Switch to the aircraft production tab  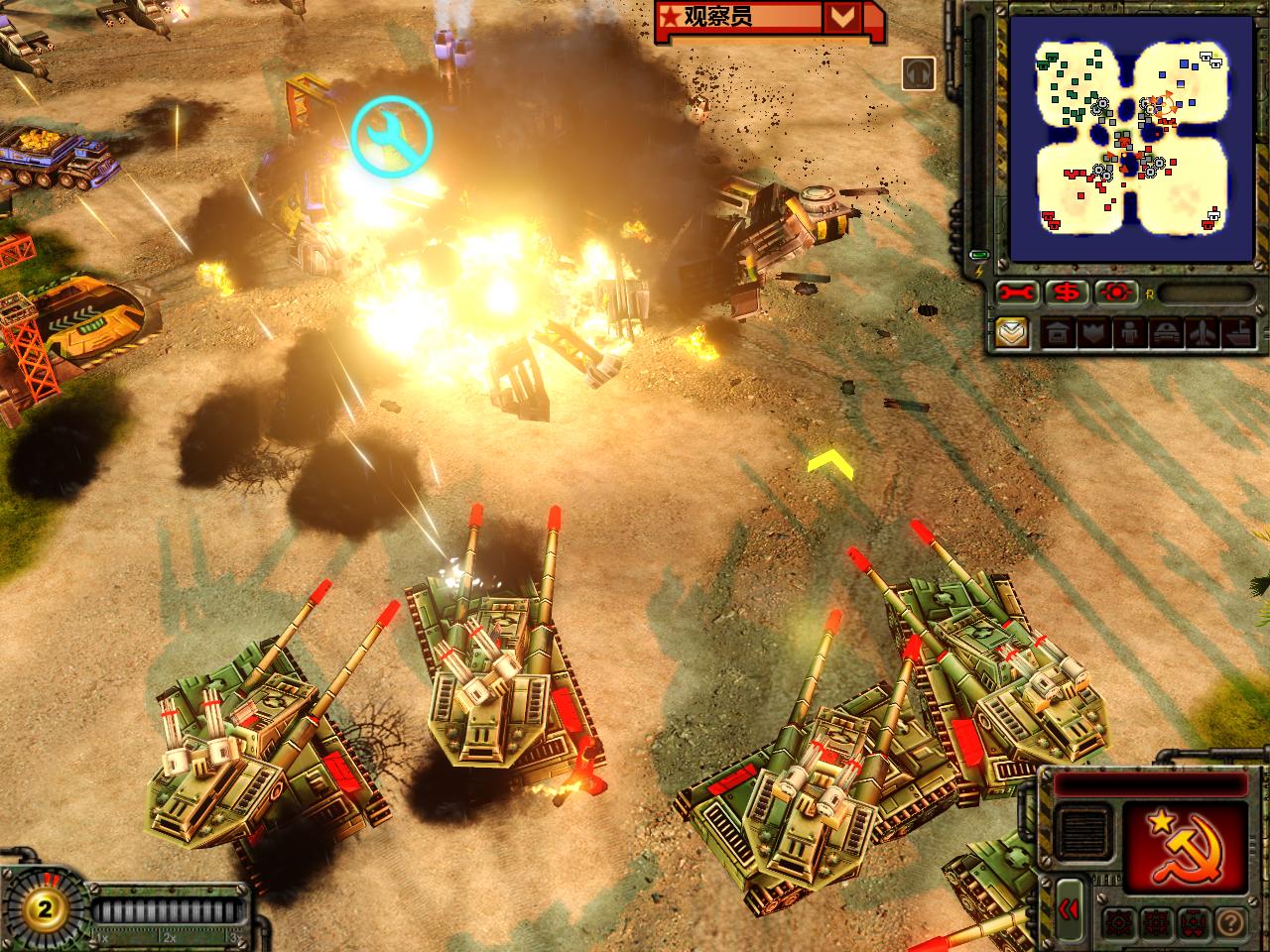pos(1199,333)
